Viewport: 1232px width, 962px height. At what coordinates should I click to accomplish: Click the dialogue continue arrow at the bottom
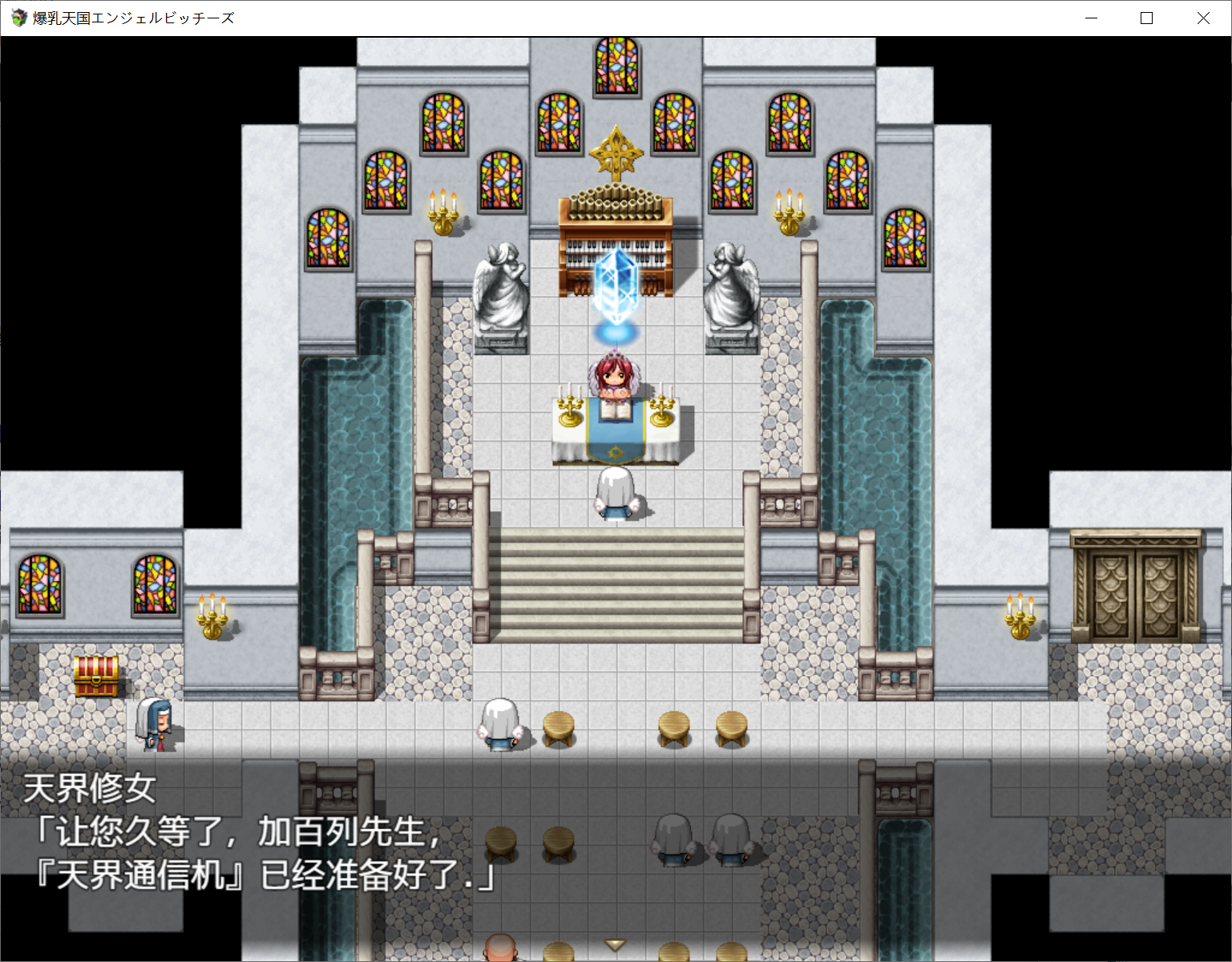click(614, 946)
